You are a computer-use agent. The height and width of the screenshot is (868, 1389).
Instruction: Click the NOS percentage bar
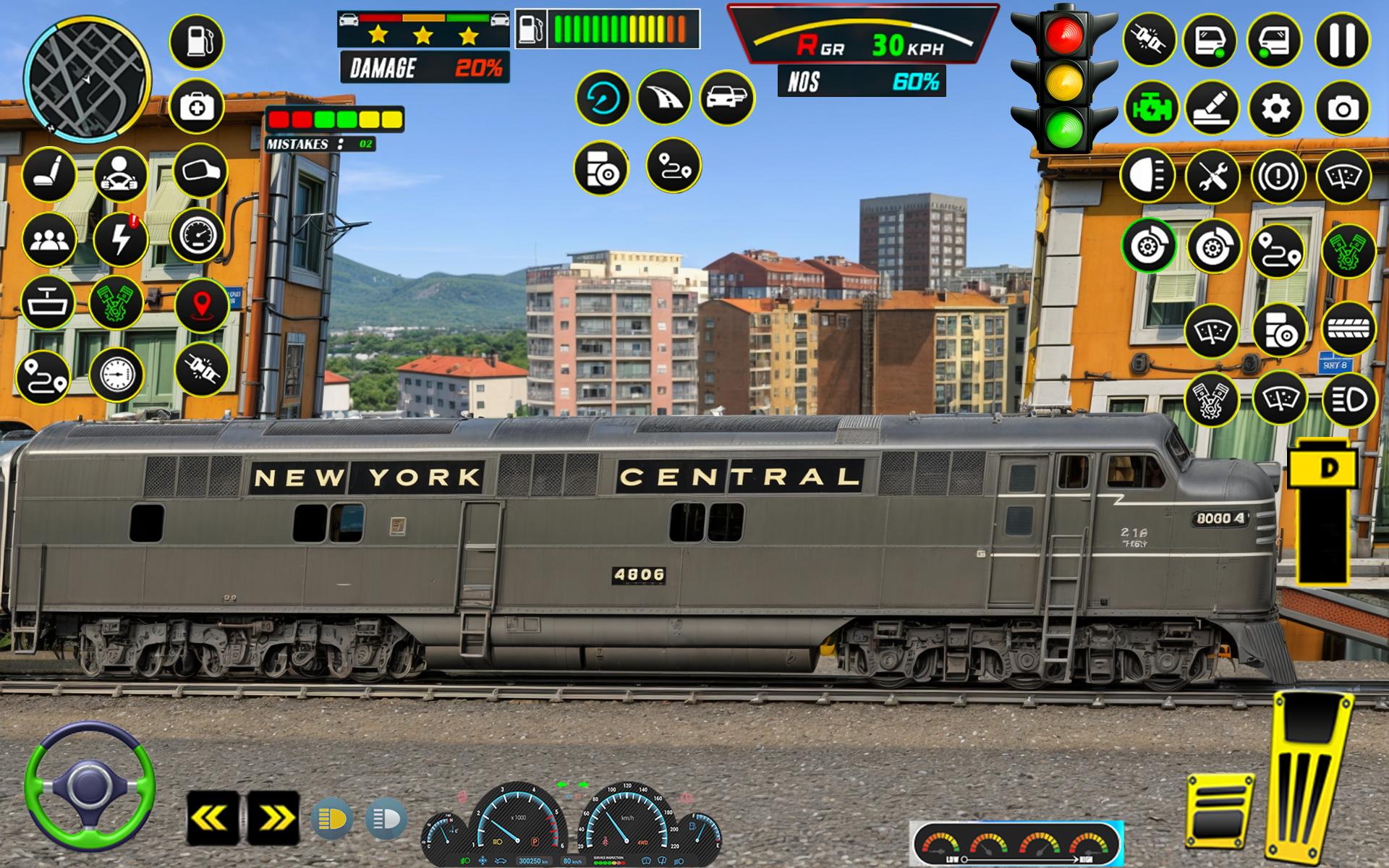[861, 82]
